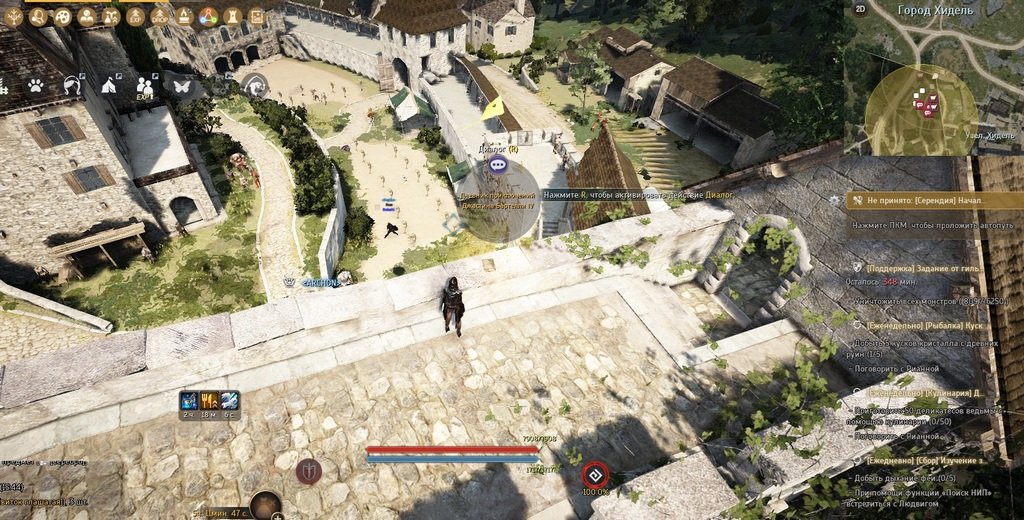1024x520 pixels.
Task: Toggle the minimap 2D view button
Action: coord(860,9)
